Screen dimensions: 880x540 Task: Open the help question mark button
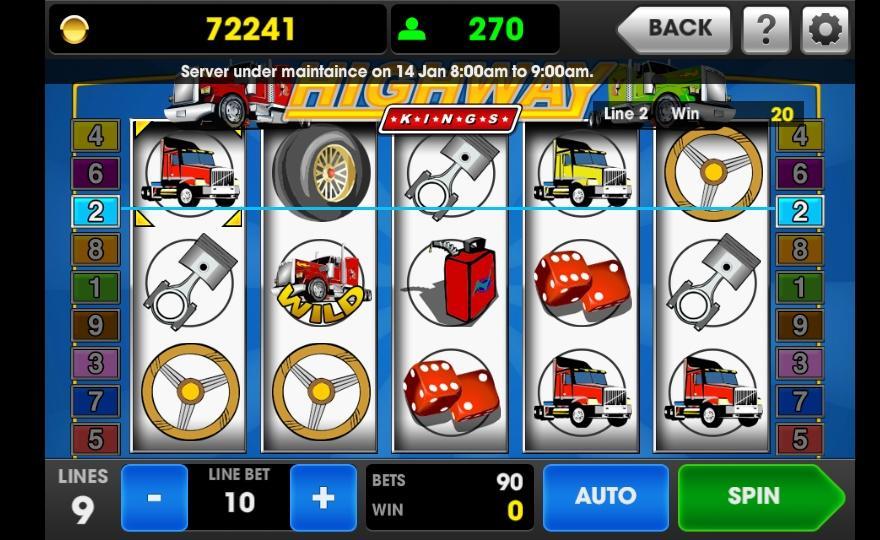tap(766, 29)
